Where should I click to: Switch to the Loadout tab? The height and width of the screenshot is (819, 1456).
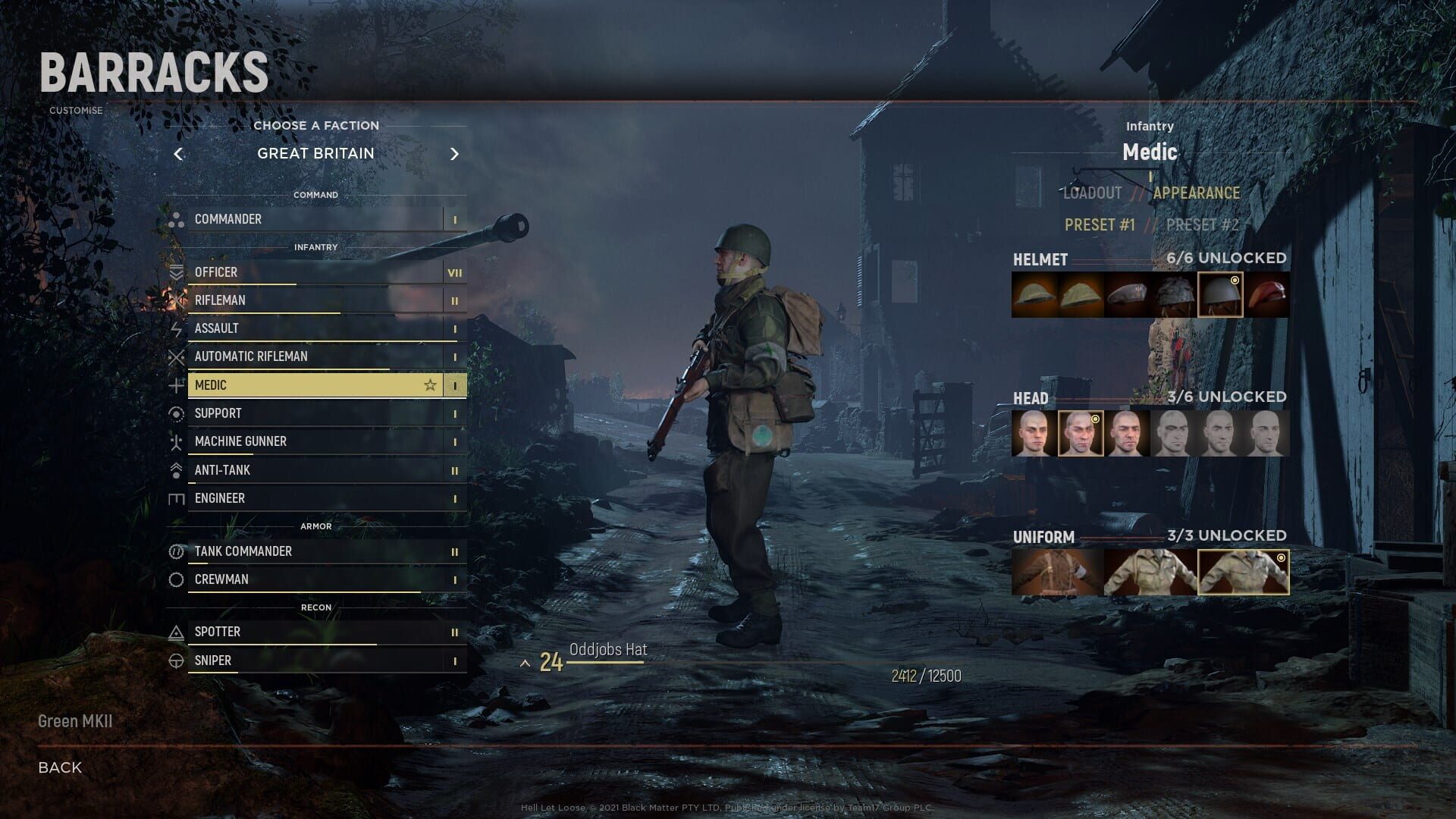pos(1092,193)
